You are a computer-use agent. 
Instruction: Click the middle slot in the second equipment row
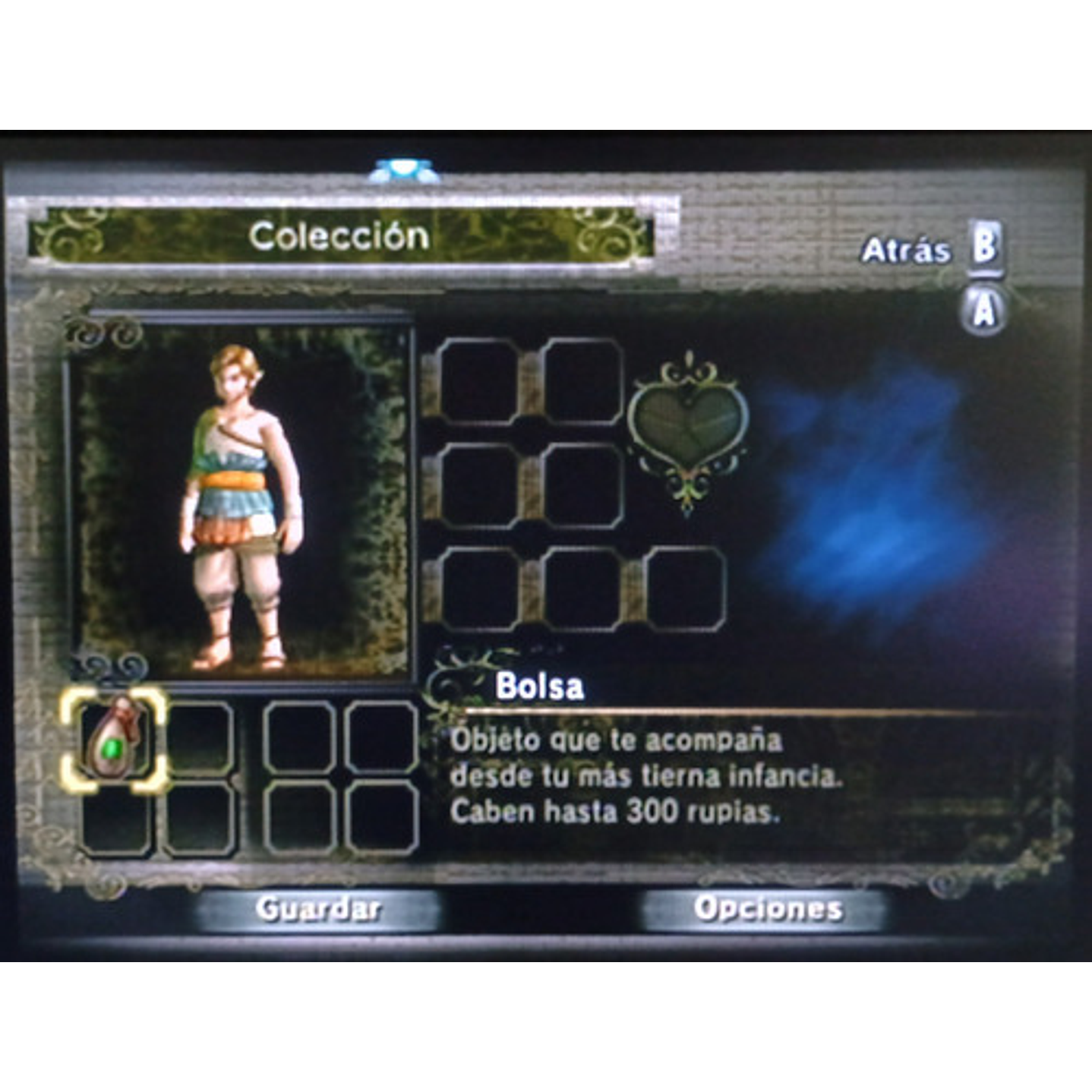(x=581, y=486)
